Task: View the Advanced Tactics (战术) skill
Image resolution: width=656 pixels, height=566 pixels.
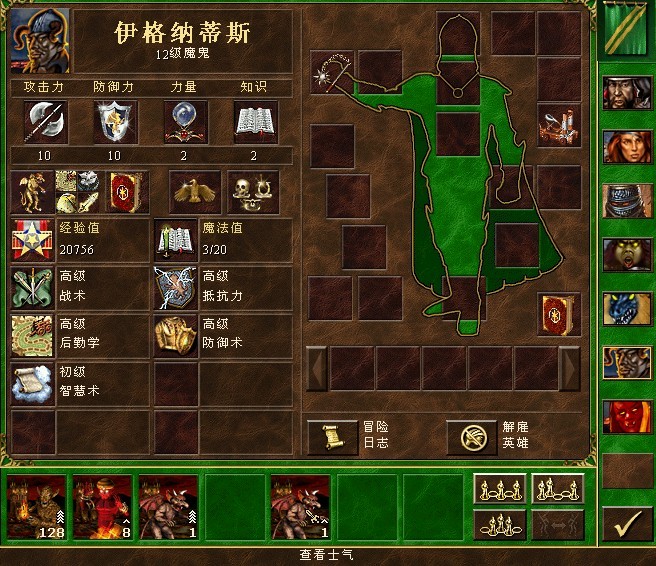Action: [x=31, y=289]
